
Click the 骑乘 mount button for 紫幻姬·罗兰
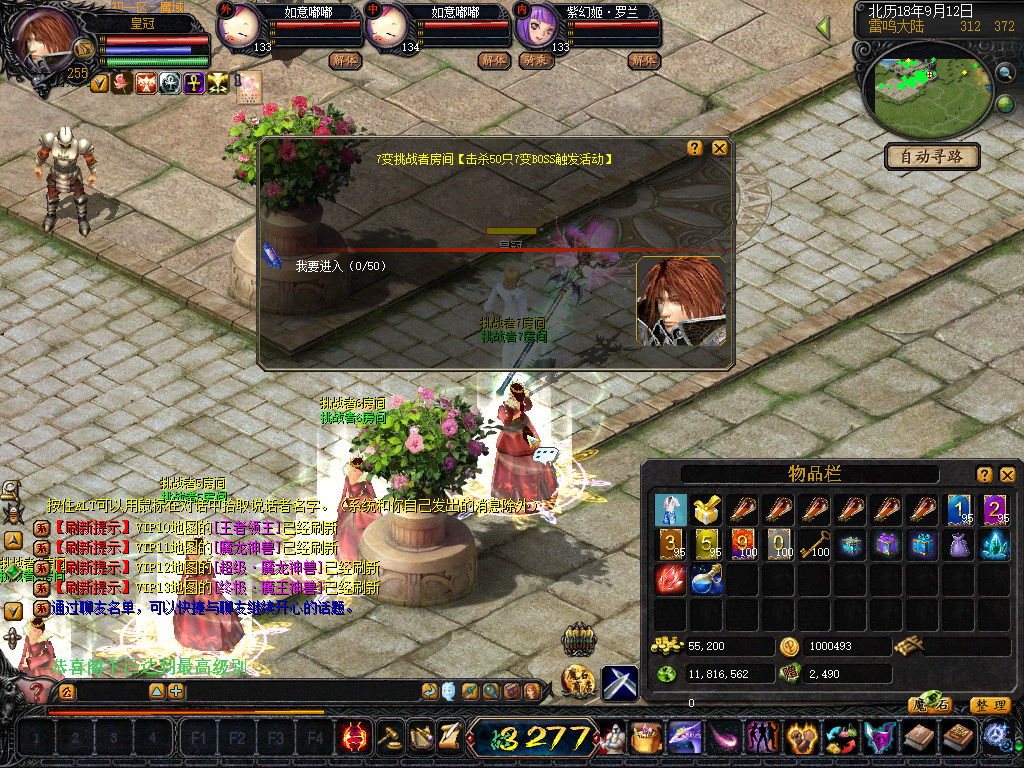(534, 61)
